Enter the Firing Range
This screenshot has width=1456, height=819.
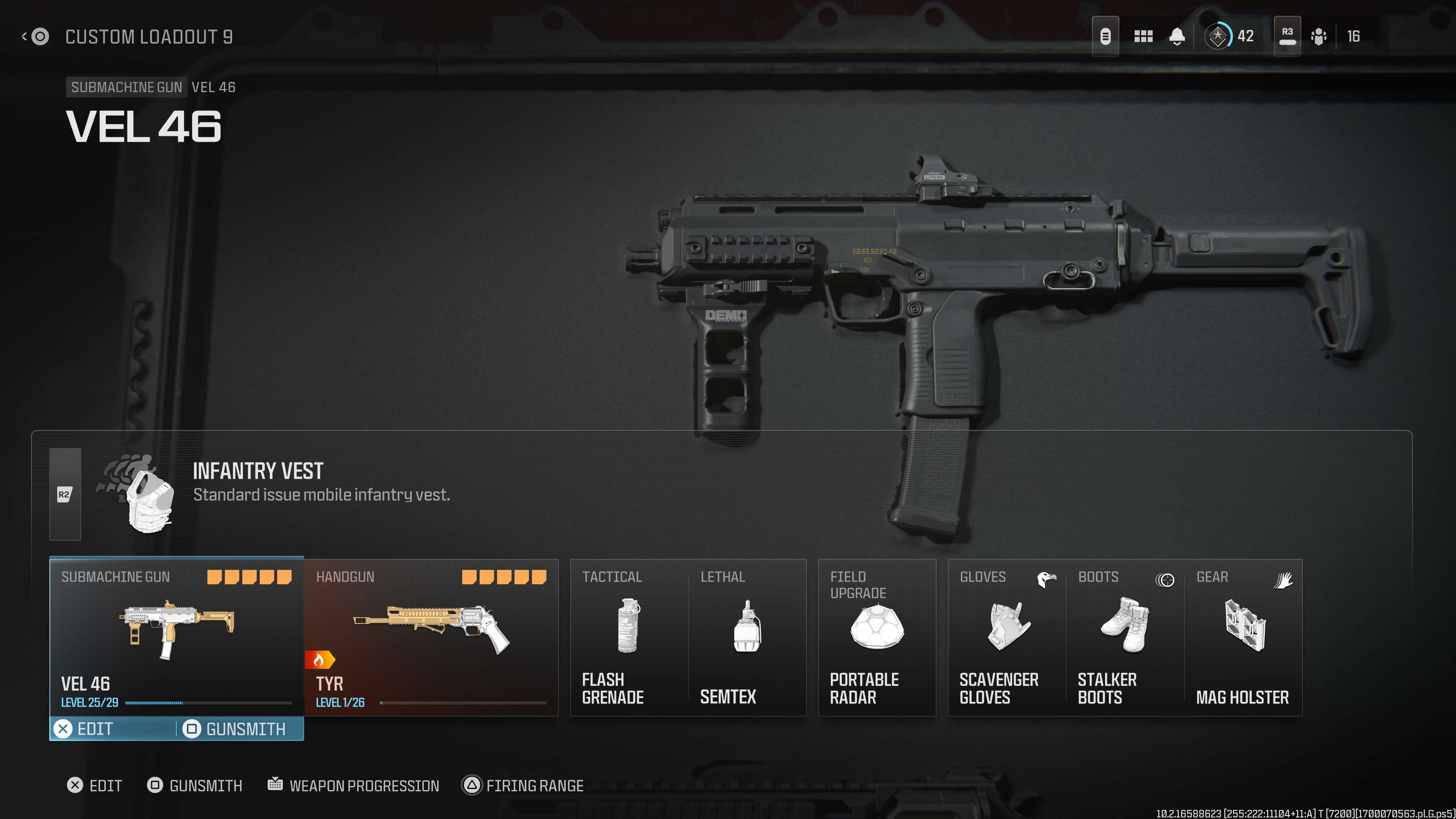523,785
